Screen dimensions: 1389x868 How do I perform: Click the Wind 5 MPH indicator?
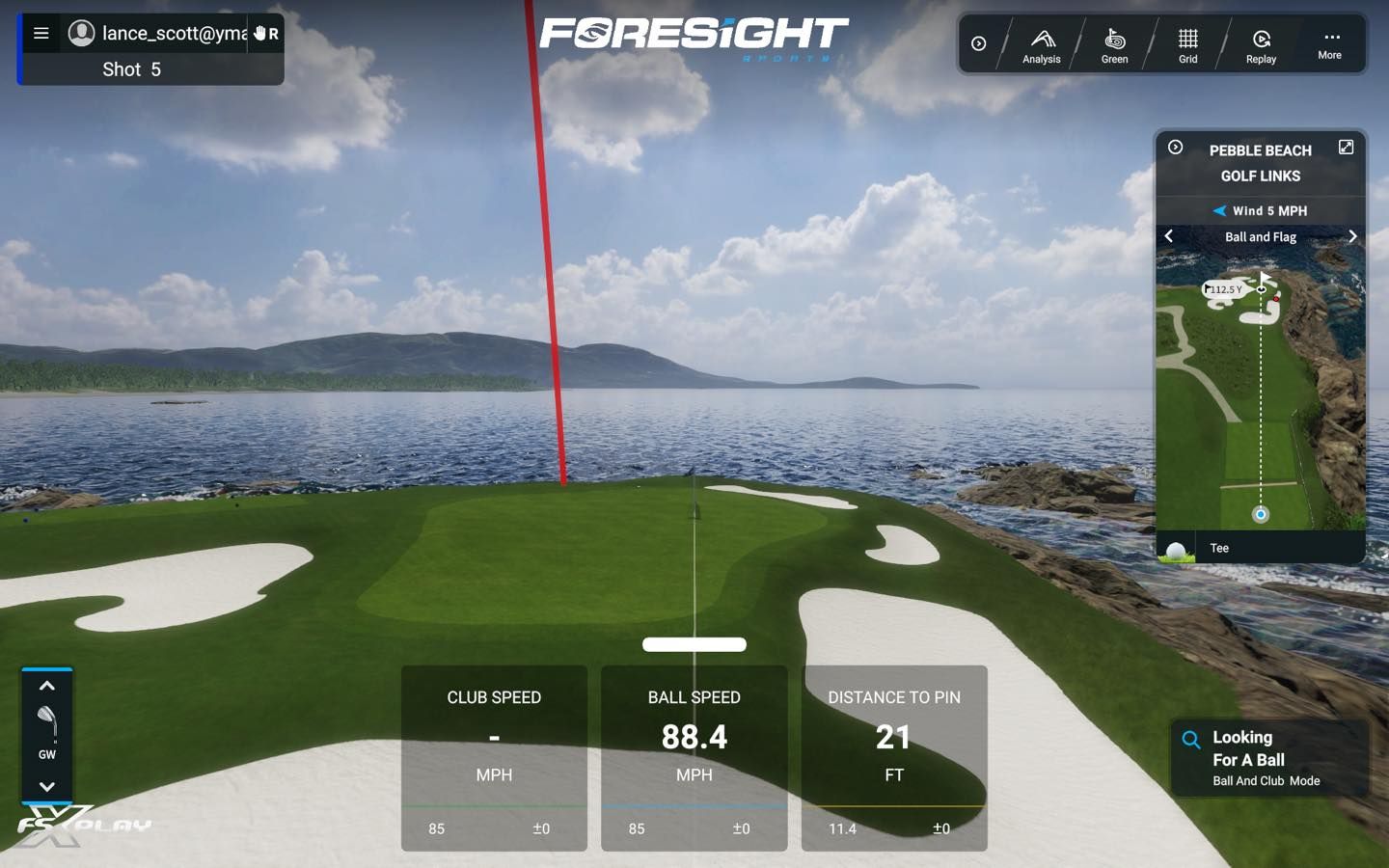click(x=1260, y=210)
